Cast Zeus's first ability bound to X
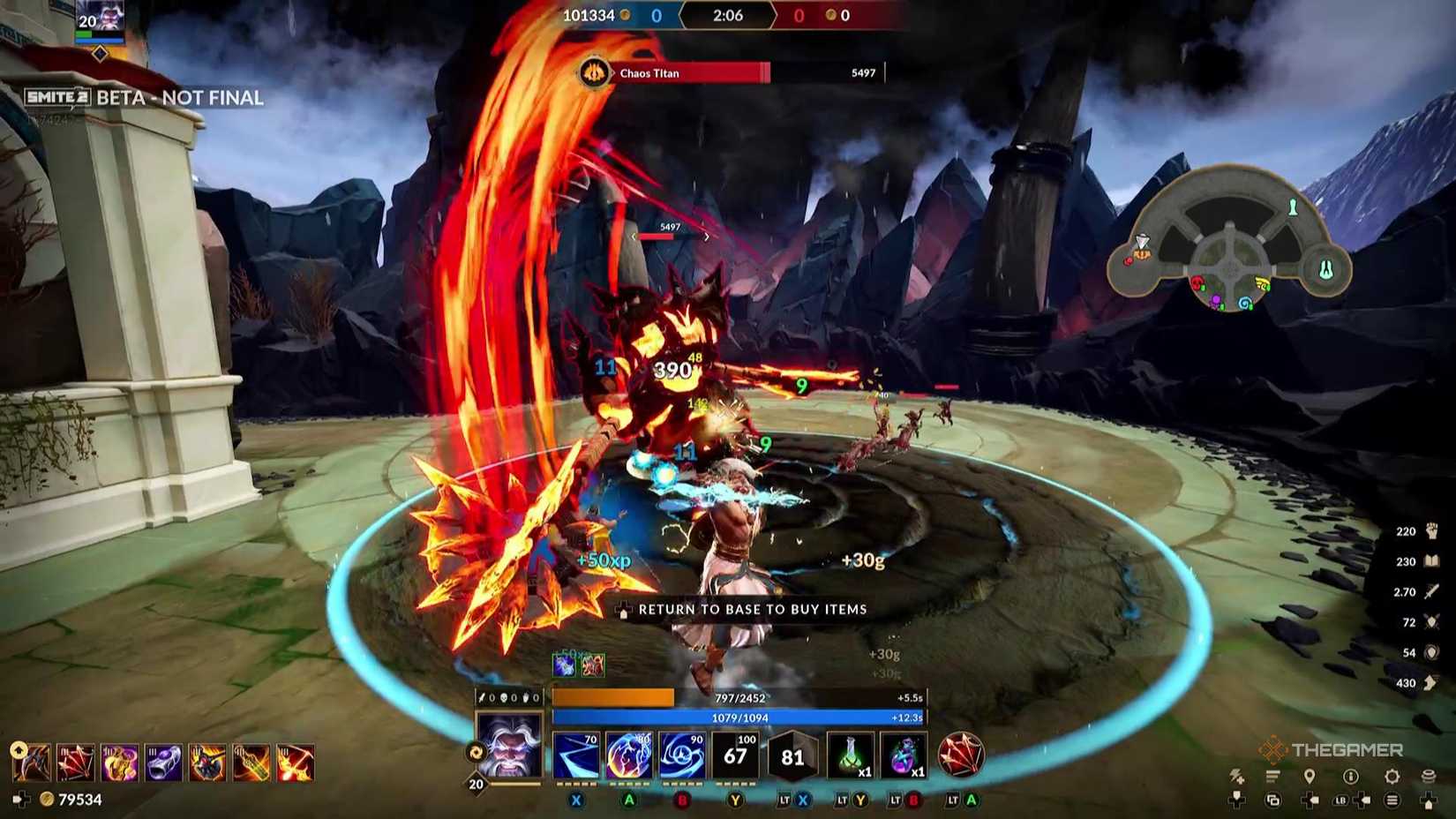The height and width of the screenshot is (819, 1456). pos(576,757)
